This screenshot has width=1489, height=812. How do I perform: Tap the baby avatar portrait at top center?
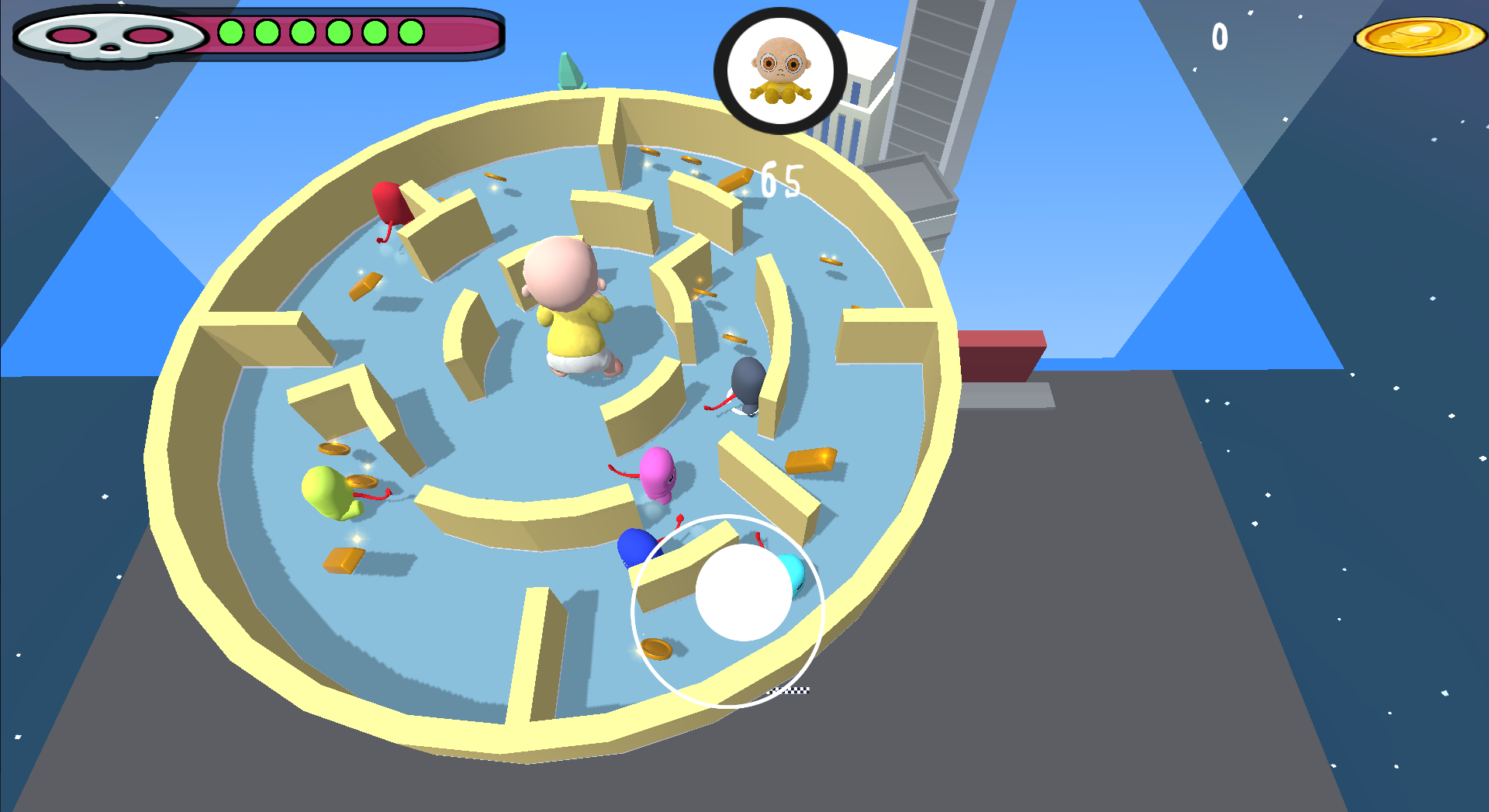[x=779, y=70]
